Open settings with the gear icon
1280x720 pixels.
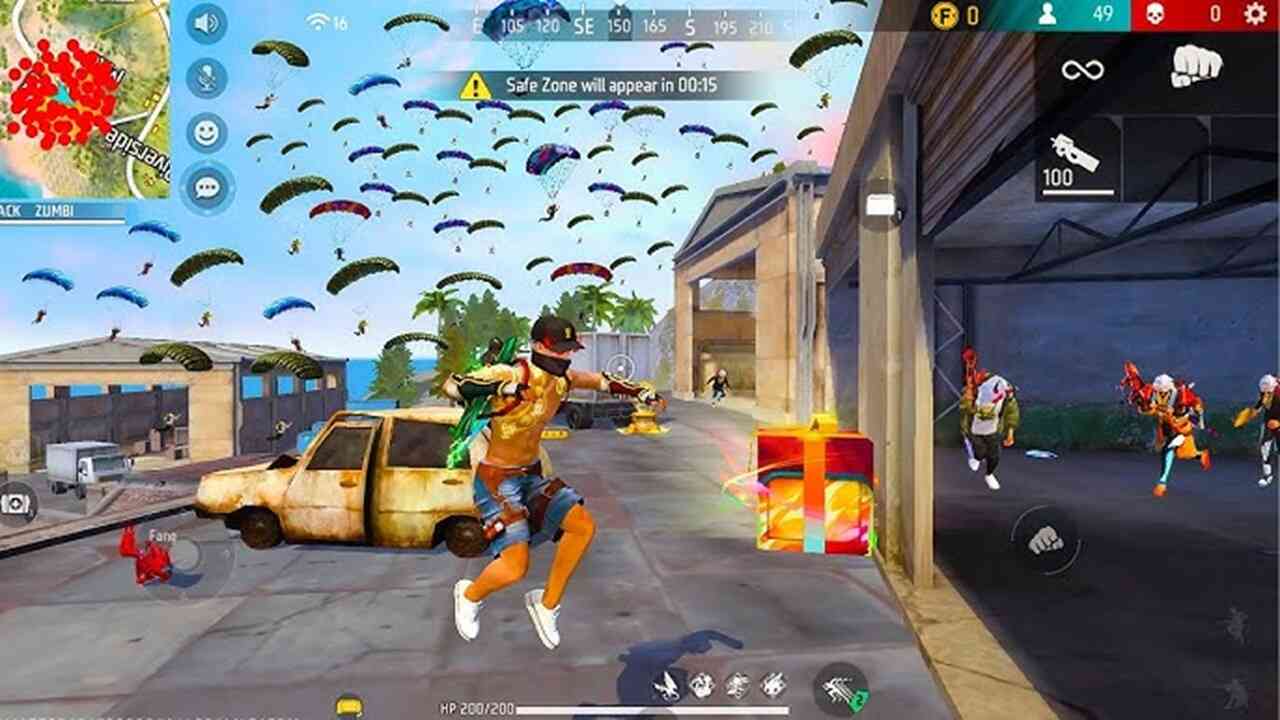[x=1254, y=14]
